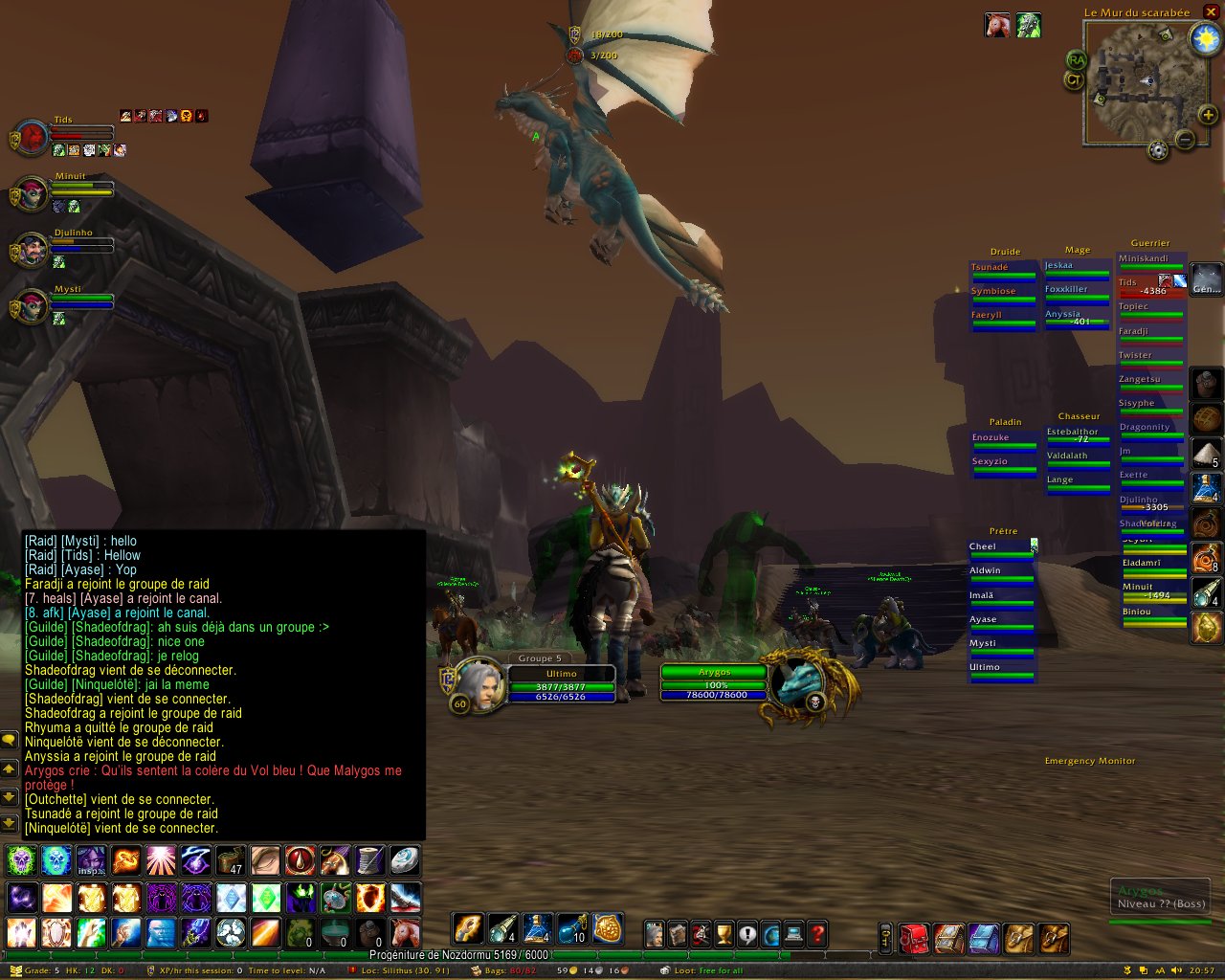Image resolution: width=1225 pixels, height=980 pixels.
Task: Zoom out the minimap with minus button
Action: click(x=1185, y=140)
